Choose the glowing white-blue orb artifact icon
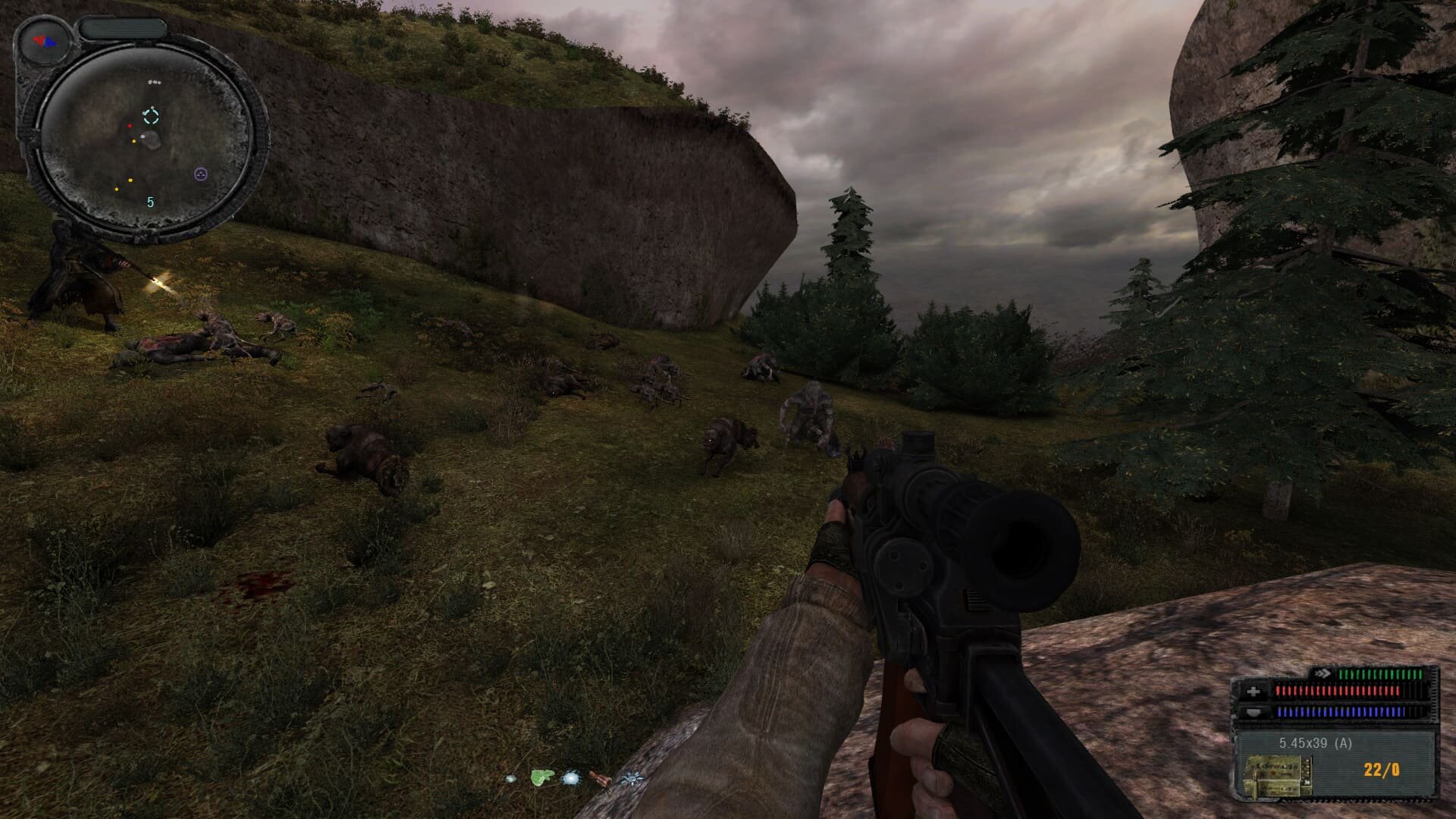1456x819 pixels. pos(570,778)
